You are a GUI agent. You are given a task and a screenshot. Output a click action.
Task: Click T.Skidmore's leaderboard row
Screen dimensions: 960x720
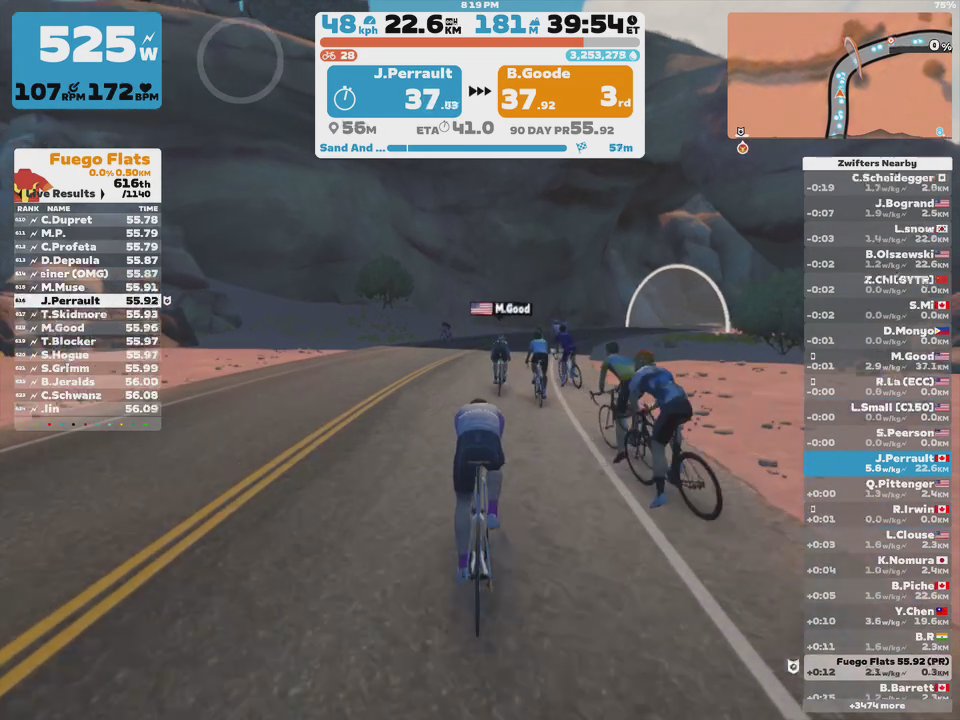pos(87,314)
